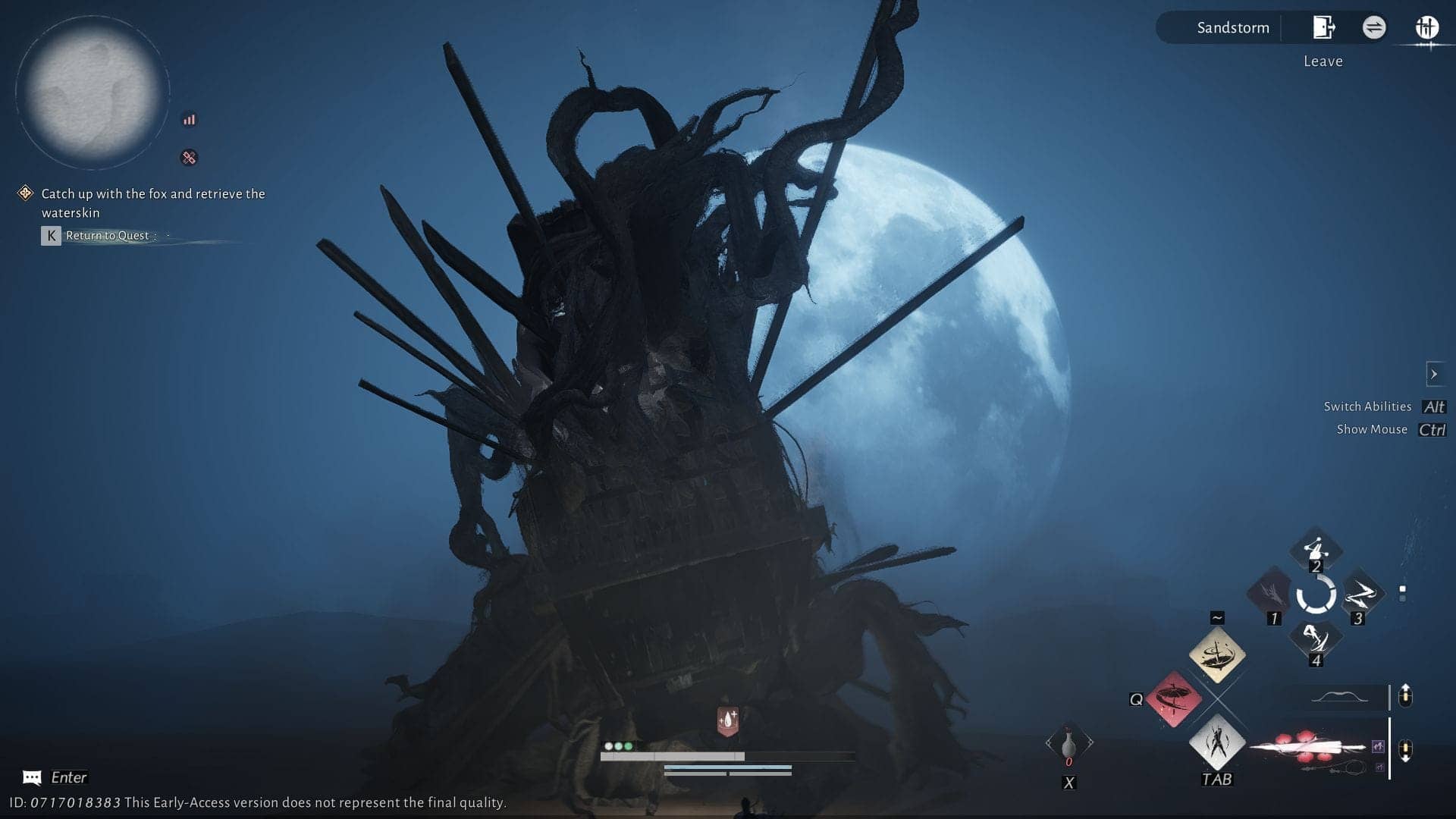Click the swap arrows icon in top bar
The width and height of the screenshot is (1456, 819).
click(1373, 28)
